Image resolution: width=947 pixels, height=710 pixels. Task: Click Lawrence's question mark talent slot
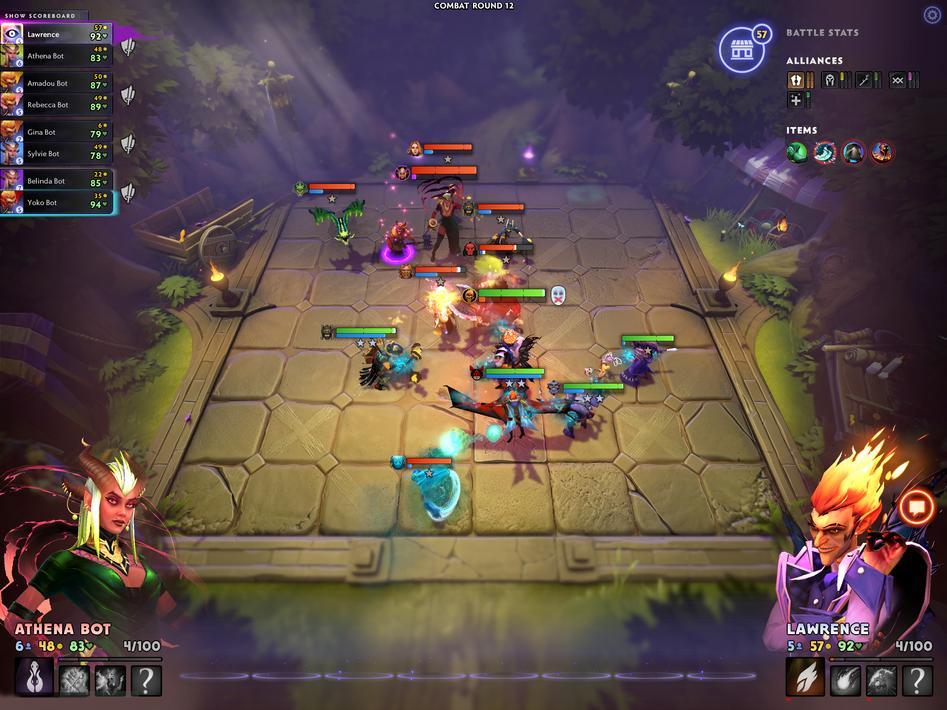click(x=917, y=681)
